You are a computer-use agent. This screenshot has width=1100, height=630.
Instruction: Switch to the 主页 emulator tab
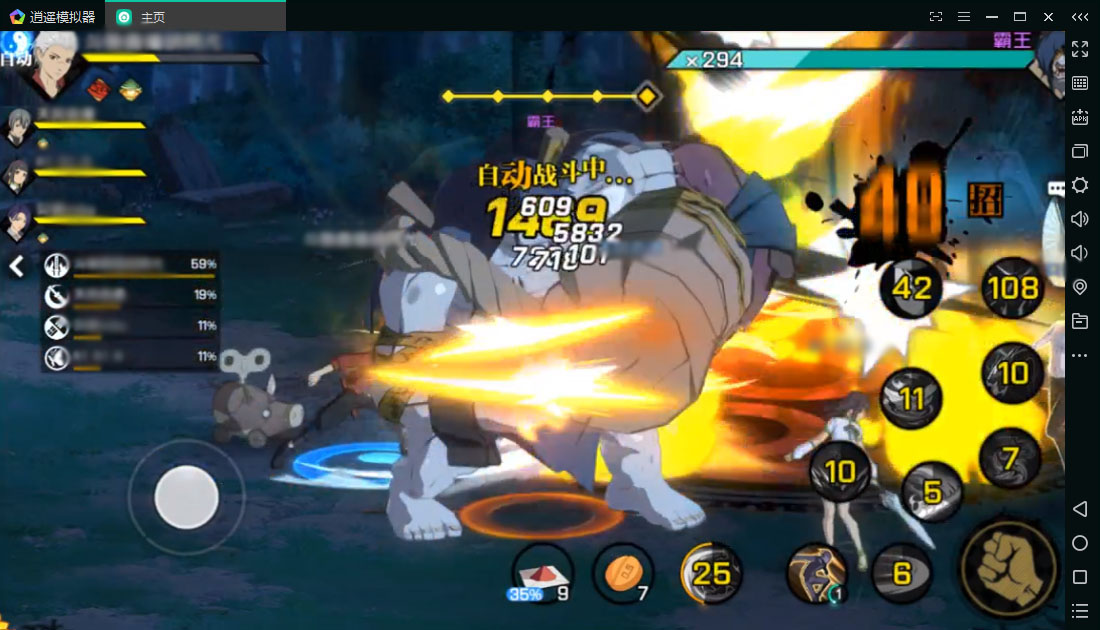click(151, 17)
